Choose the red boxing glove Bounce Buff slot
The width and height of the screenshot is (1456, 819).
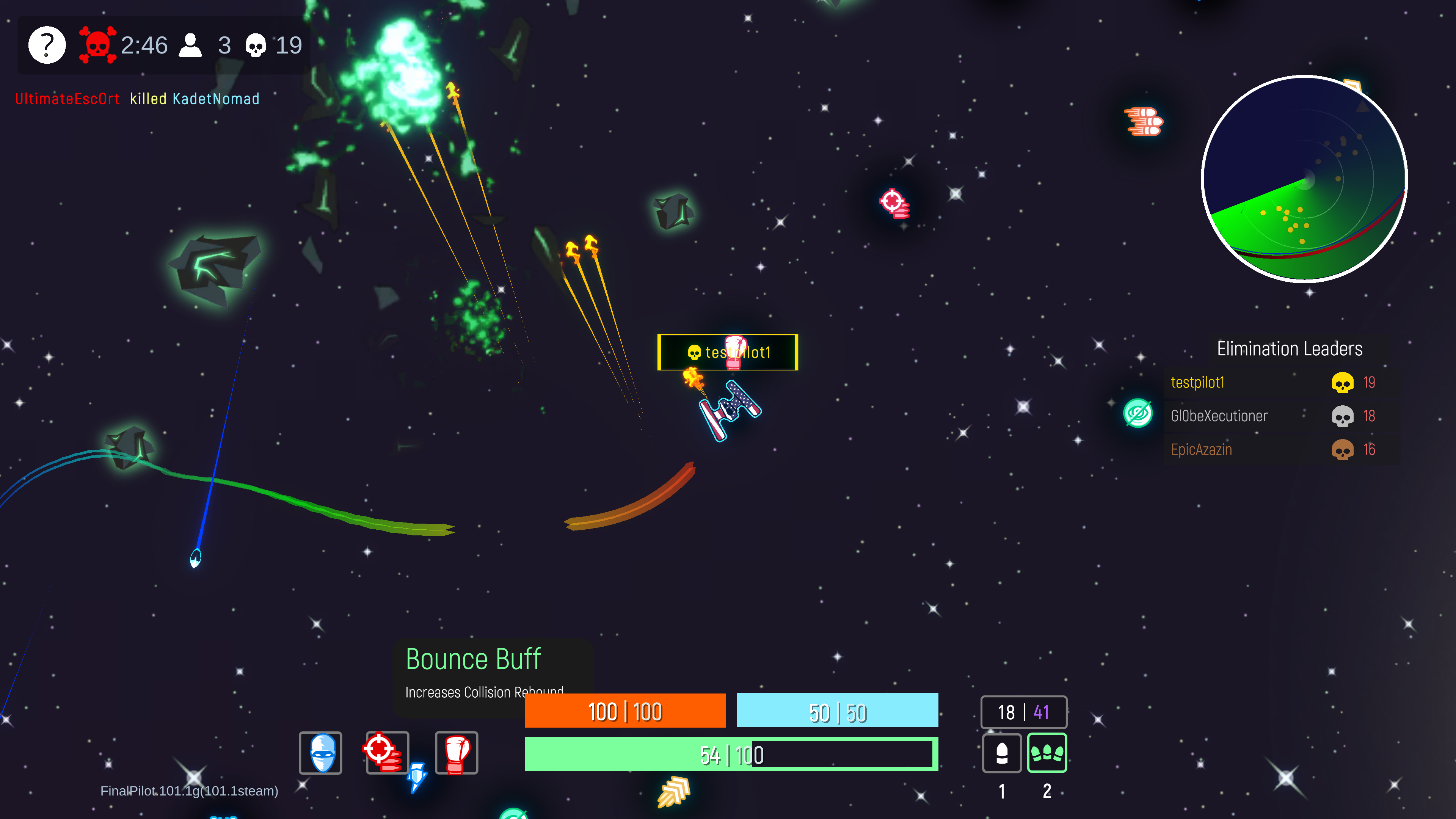(456, 752)
